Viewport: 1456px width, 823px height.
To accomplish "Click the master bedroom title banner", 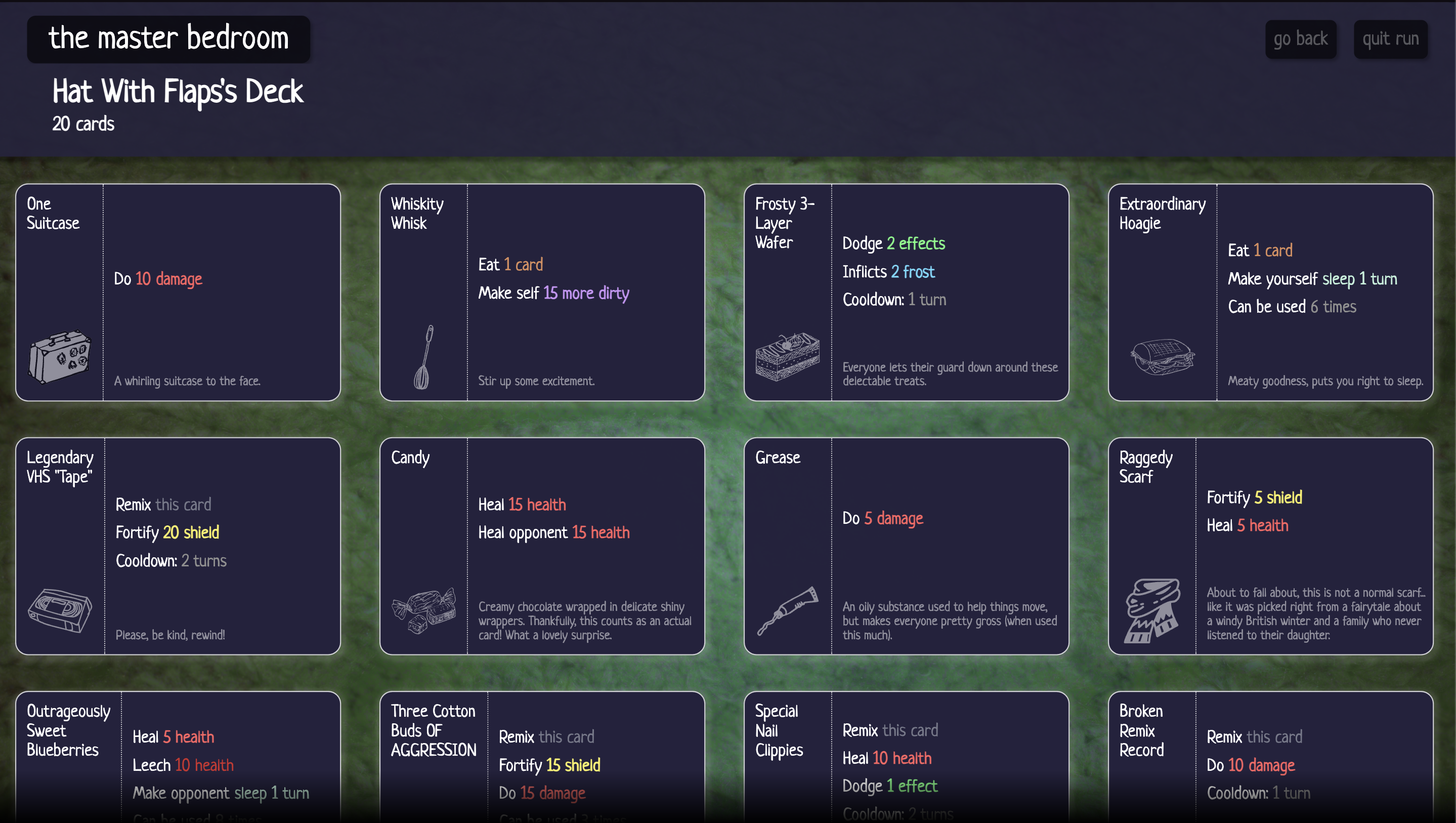I will (x=168, y=38).
